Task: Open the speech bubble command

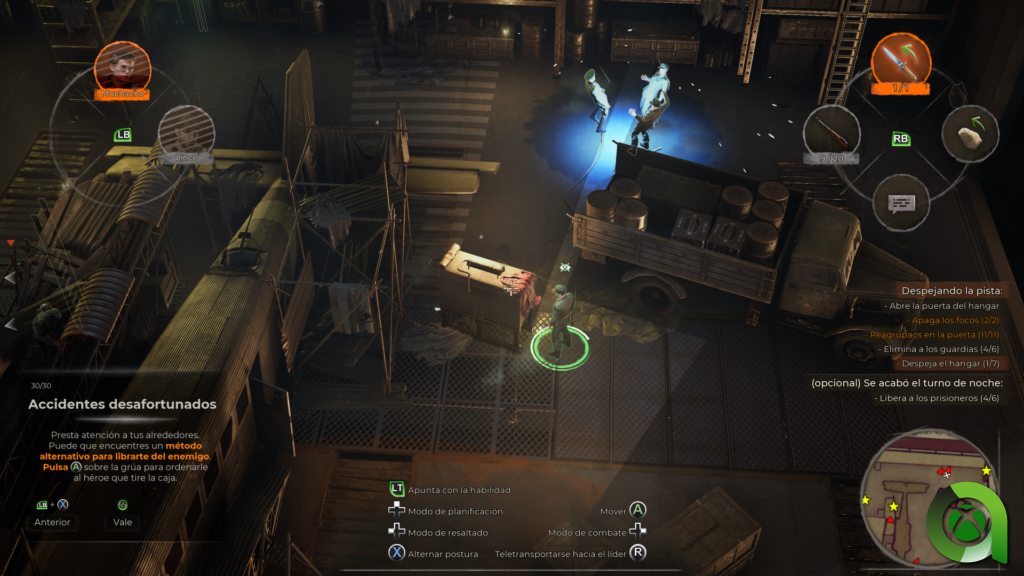Action: (x=900, y=203)
